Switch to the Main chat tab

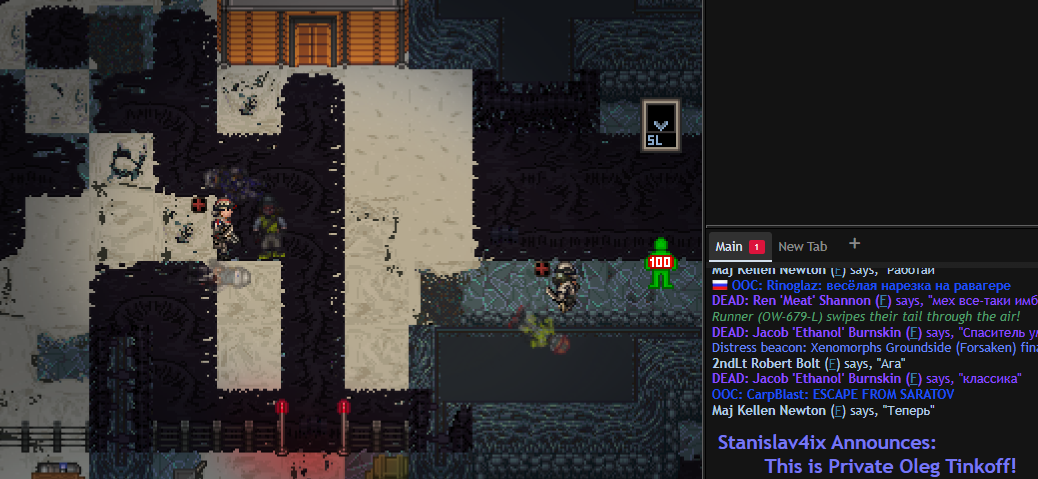pos(729,246)
